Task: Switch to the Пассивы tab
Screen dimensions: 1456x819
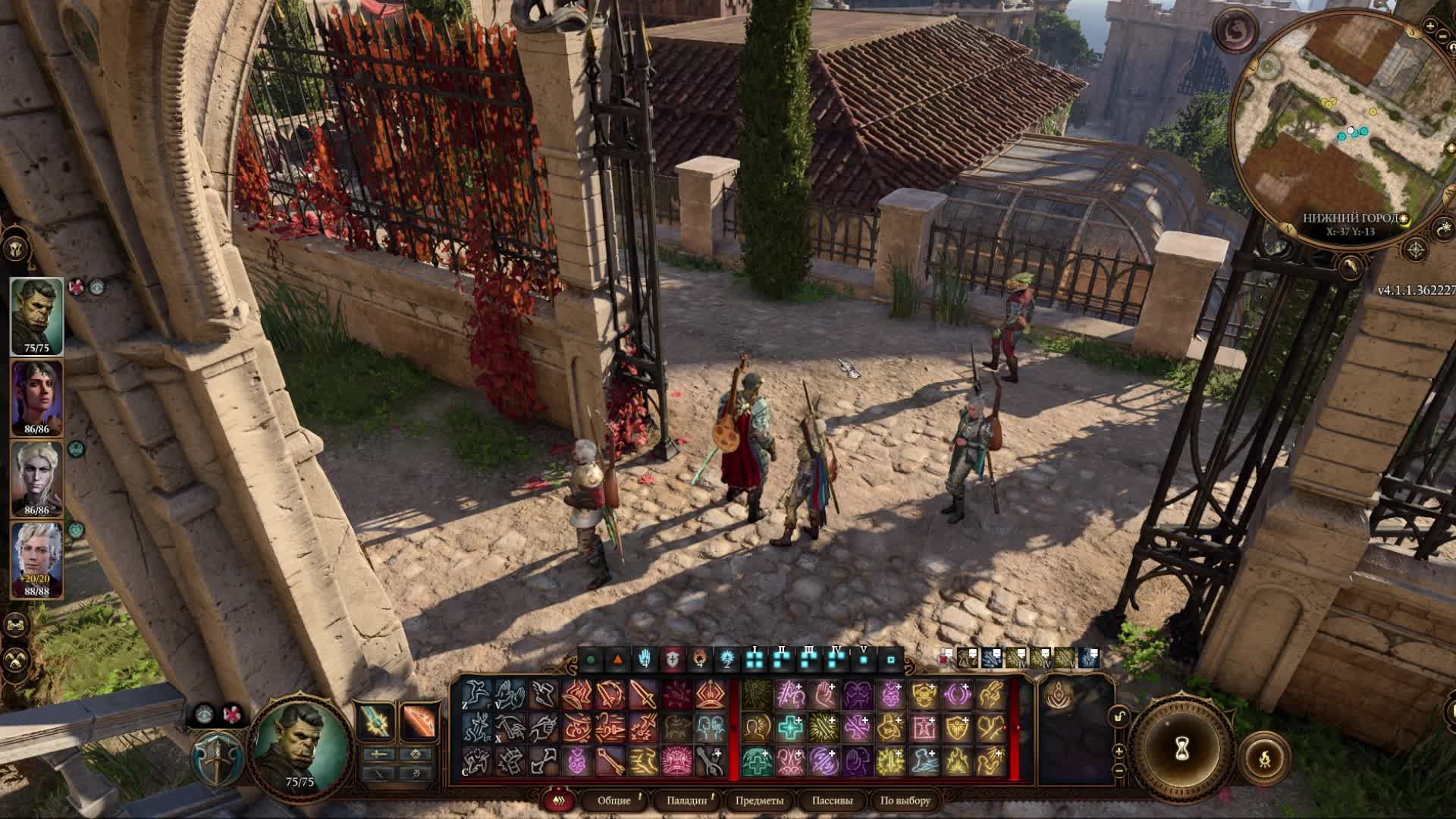Action: (x=832, y=800)
